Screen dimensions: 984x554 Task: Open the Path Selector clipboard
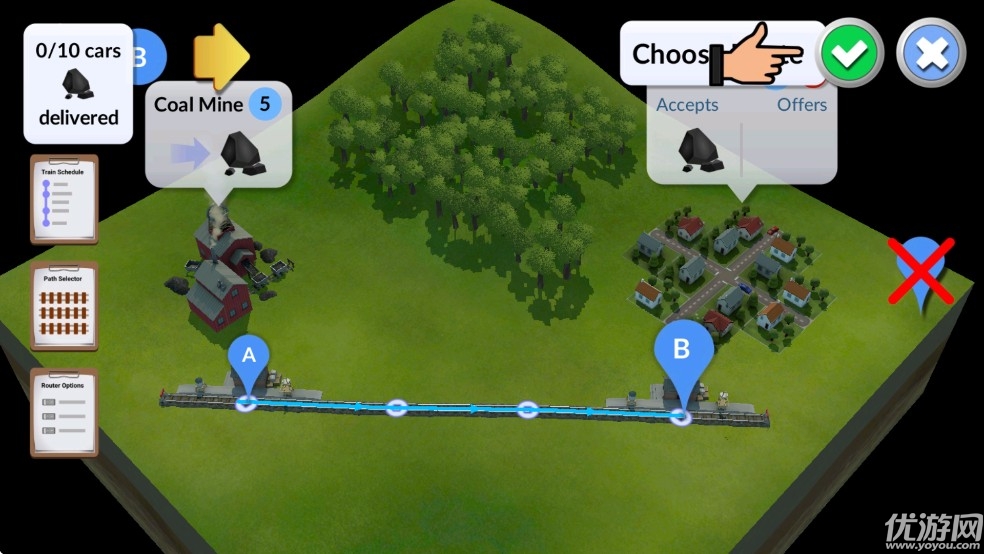tap(63, 305)
